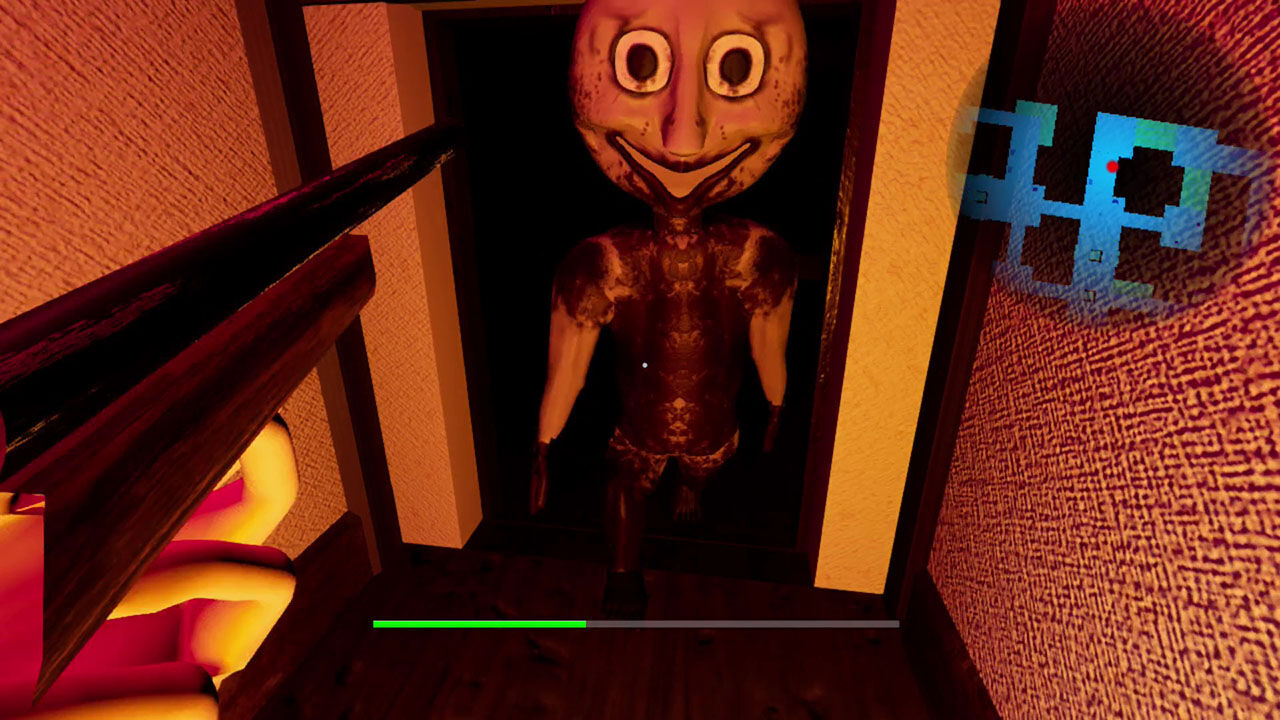Click the white crosshair dot at screen center

[645, 364]
